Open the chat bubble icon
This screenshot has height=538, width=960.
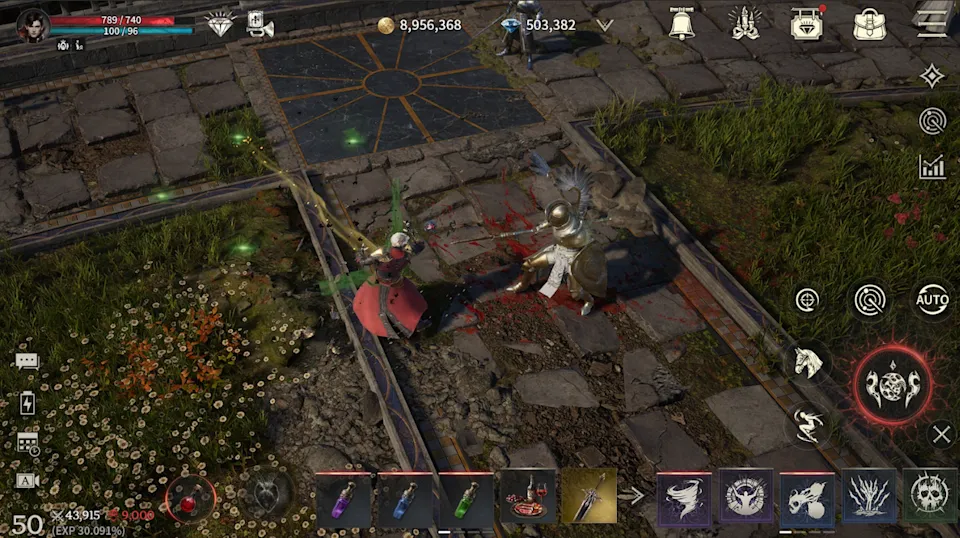[x=27, y=361]
